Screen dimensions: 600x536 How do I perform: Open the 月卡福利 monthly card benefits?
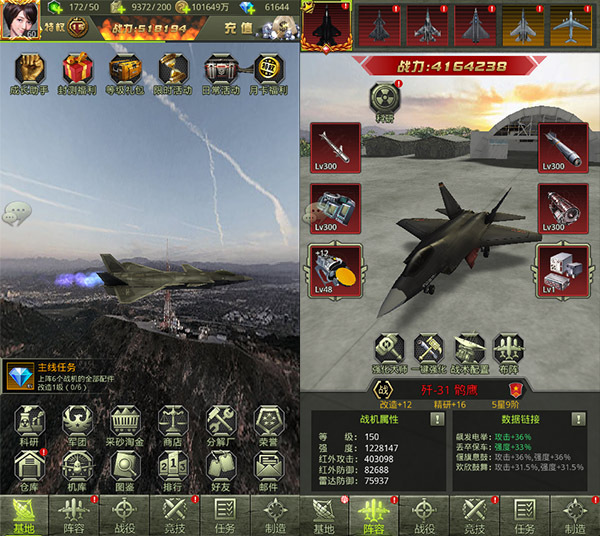point(268,71)
